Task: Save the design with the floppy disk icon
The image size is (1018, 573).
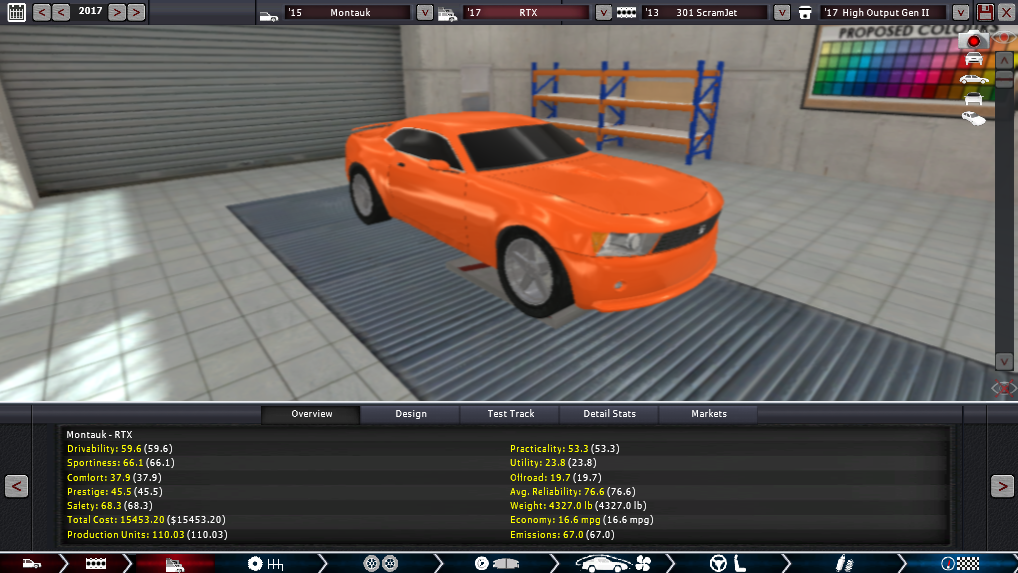Action: [985, 13]
